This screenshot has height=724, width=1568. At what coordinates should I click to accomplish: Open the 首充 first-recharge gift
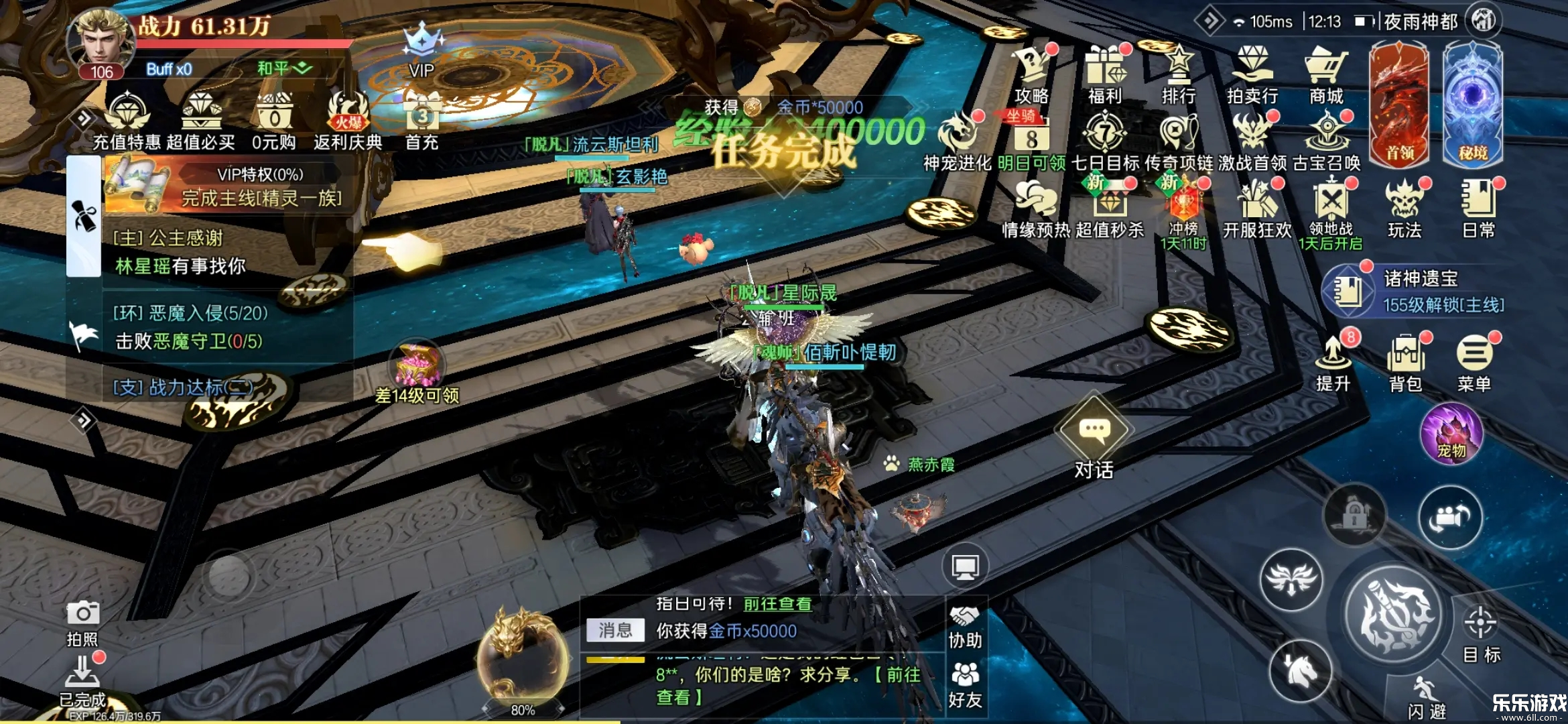pyautogui.click(x=422, y=121)
